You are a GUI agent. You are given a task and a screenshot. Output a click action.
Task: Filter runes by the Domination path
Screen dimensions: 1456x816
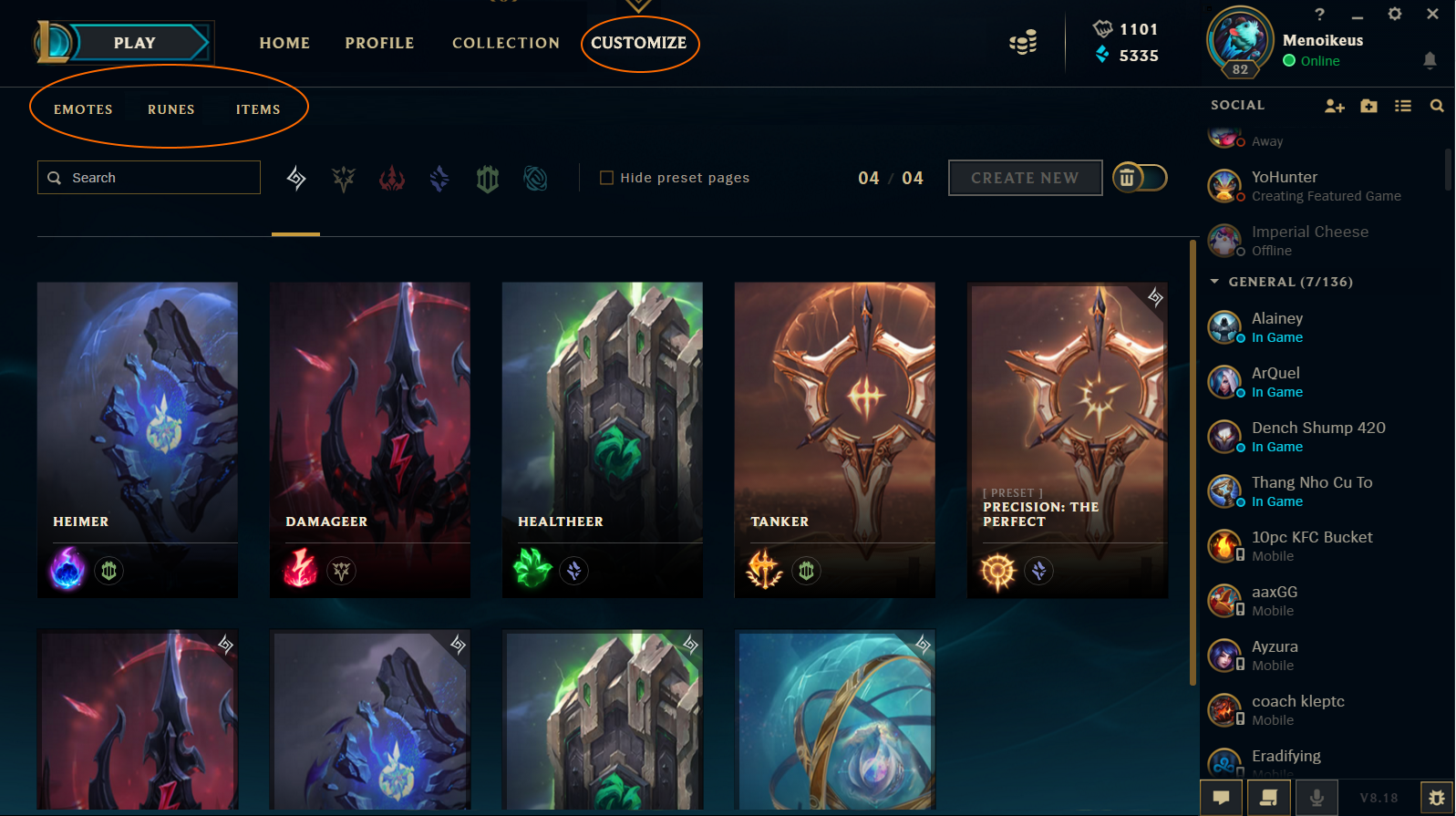[x=391, y=179]
